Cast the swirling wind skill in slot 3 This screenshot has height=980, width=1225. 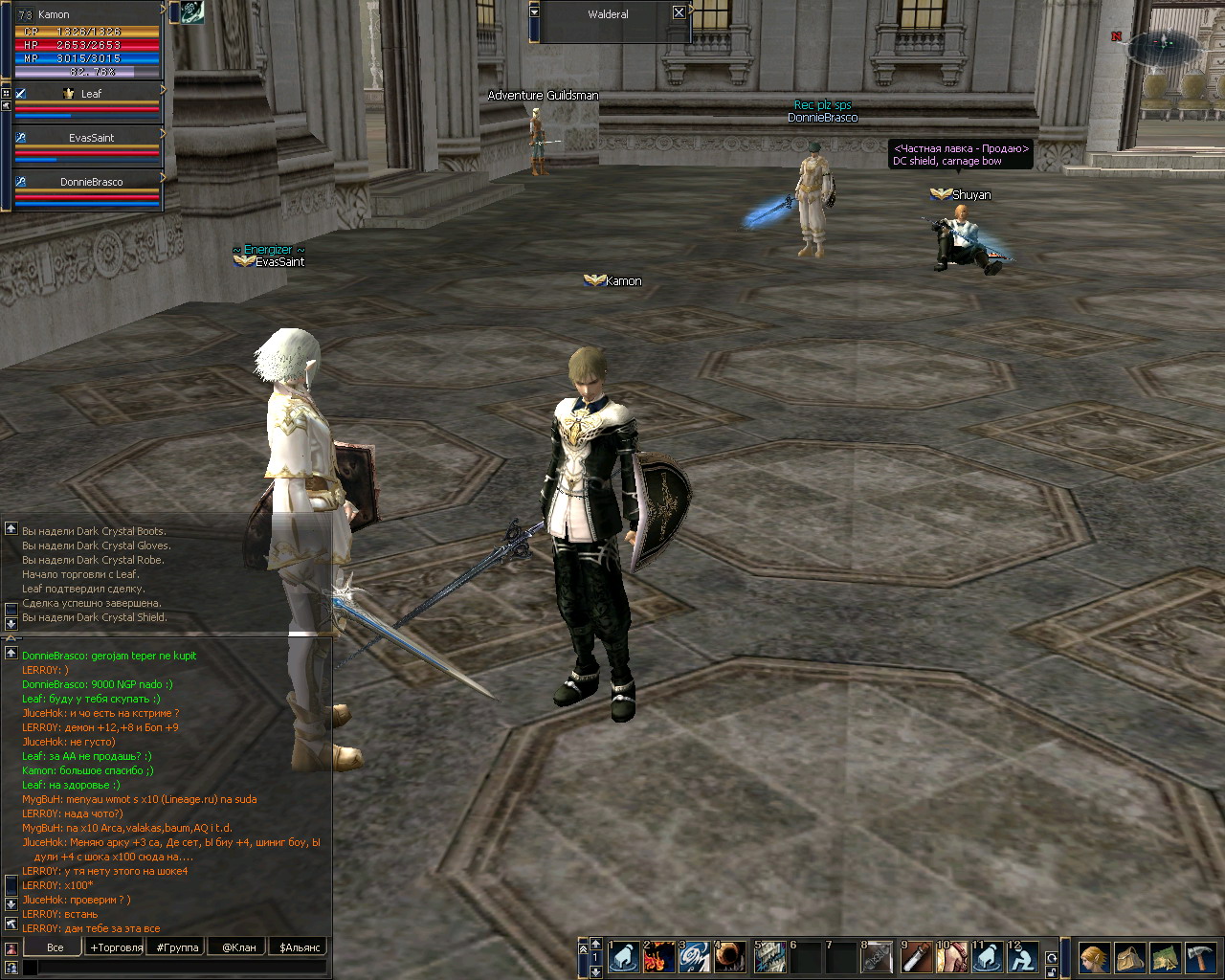point(694,957)
